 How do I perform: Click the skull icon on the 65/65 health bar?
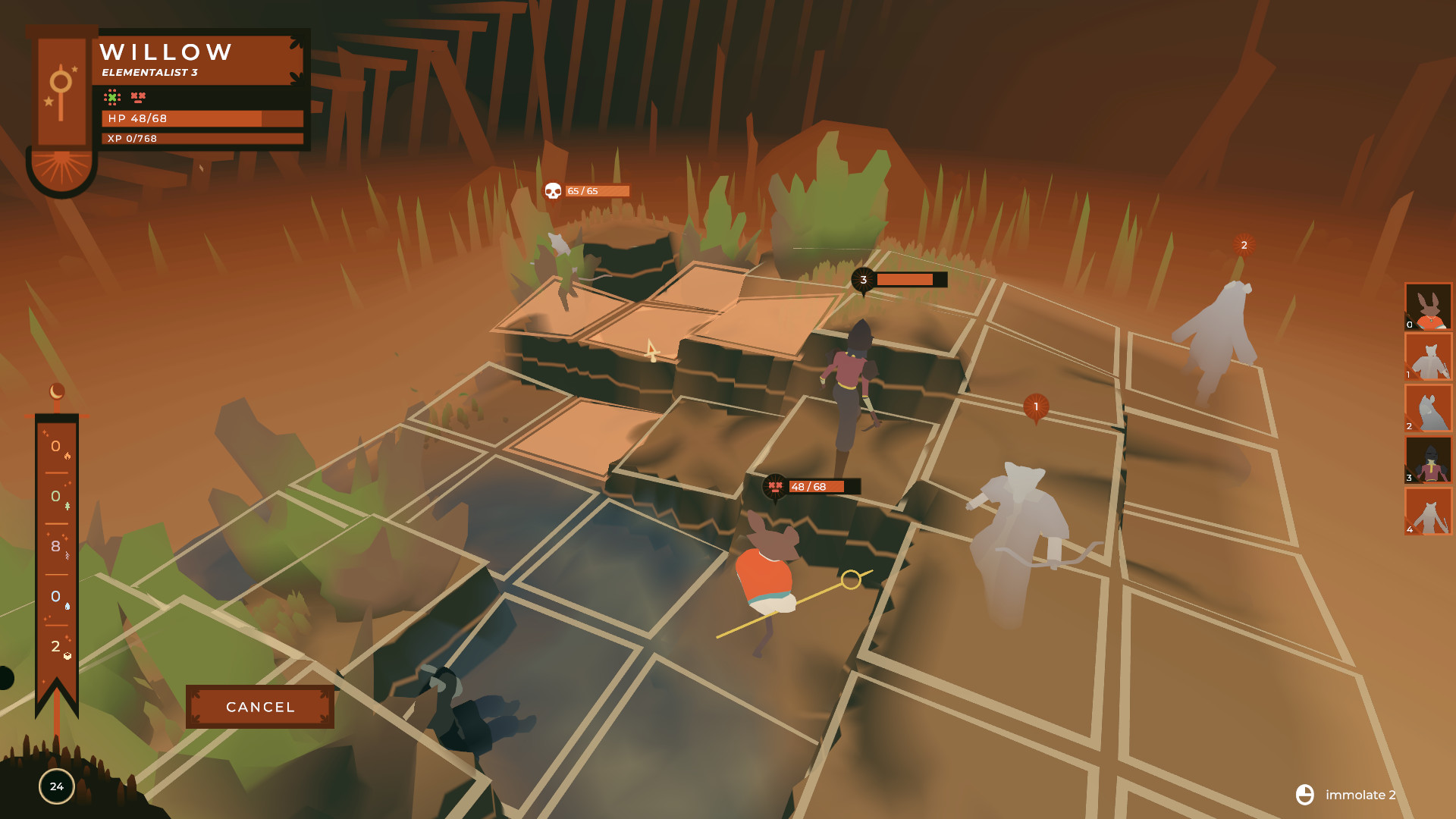pos(552,191)
